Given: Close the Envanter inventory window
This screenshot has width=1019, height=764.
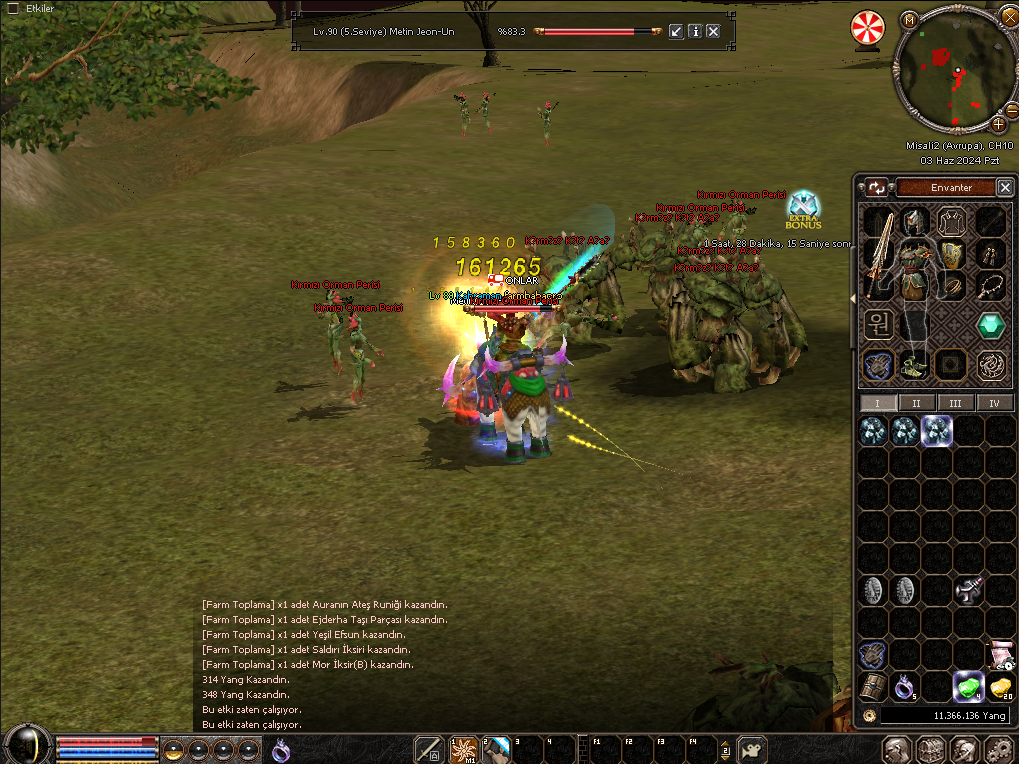Looking at the screenshot, I should click(x=1004, y=188).
